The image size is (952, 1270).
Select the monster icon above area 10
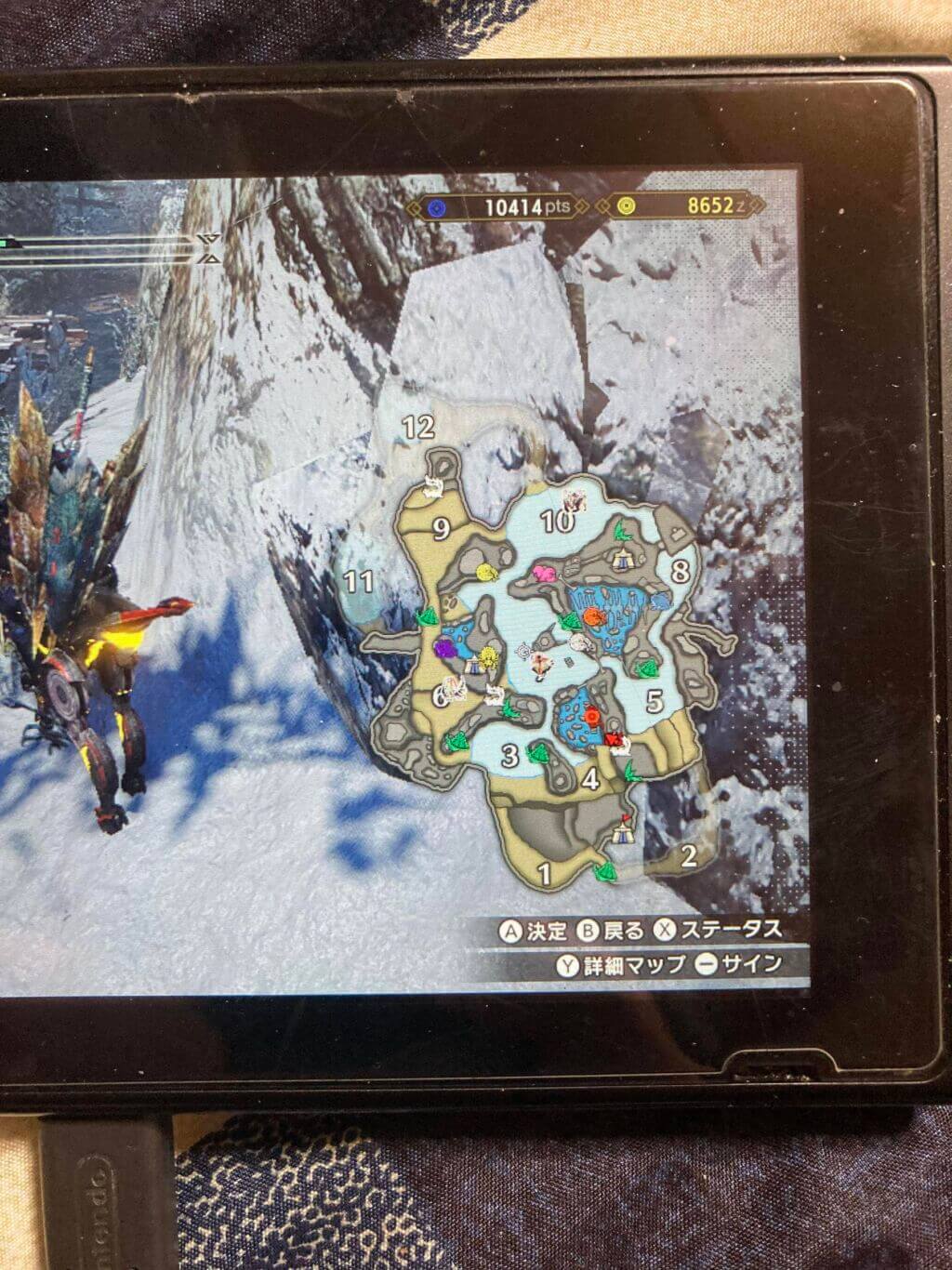pyautogui.click(x=573, y=502)
